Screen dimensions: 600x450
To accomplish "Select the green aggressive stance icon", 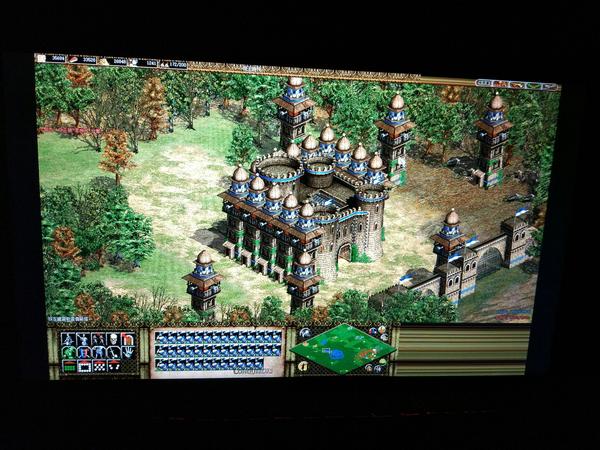I will click(x=69, y=352).
